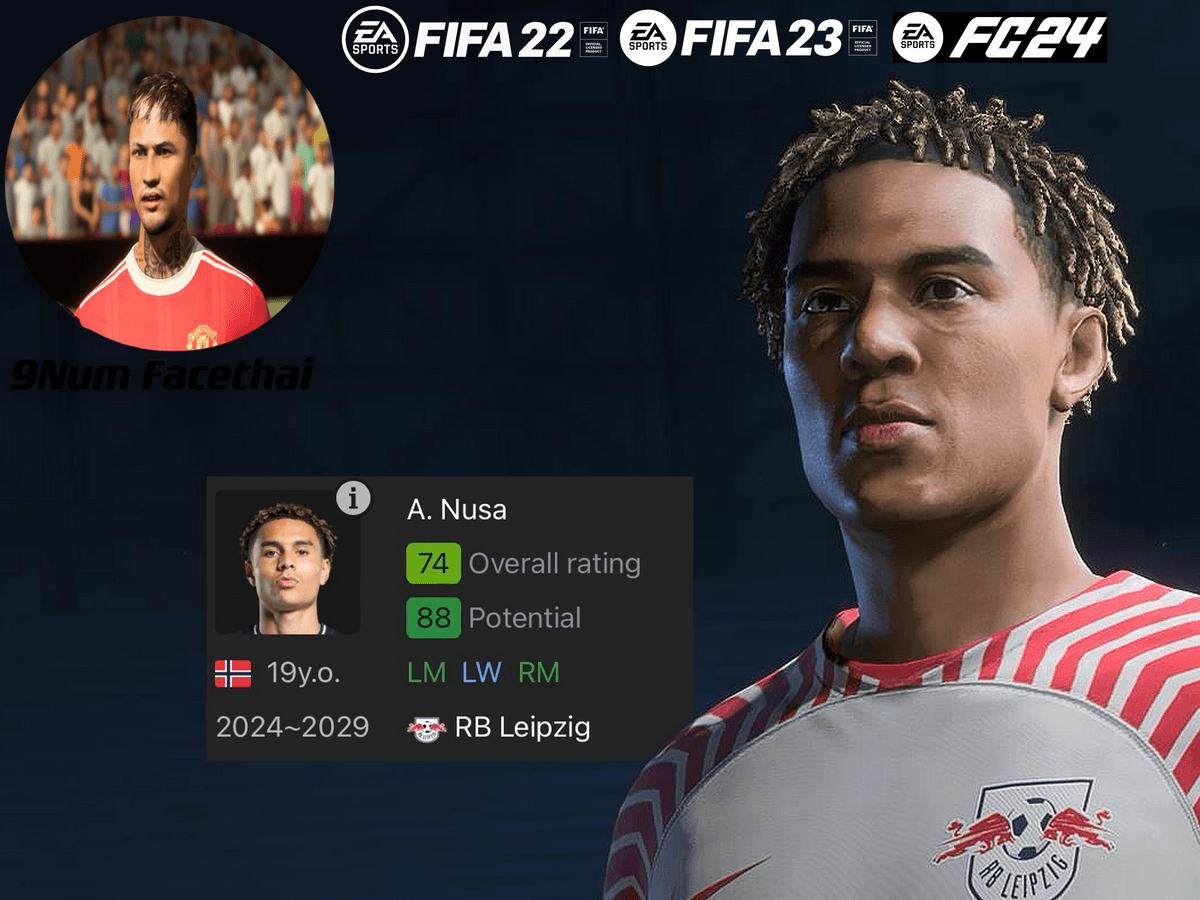Click the Norway flag icon

click(x=233, y=674)
